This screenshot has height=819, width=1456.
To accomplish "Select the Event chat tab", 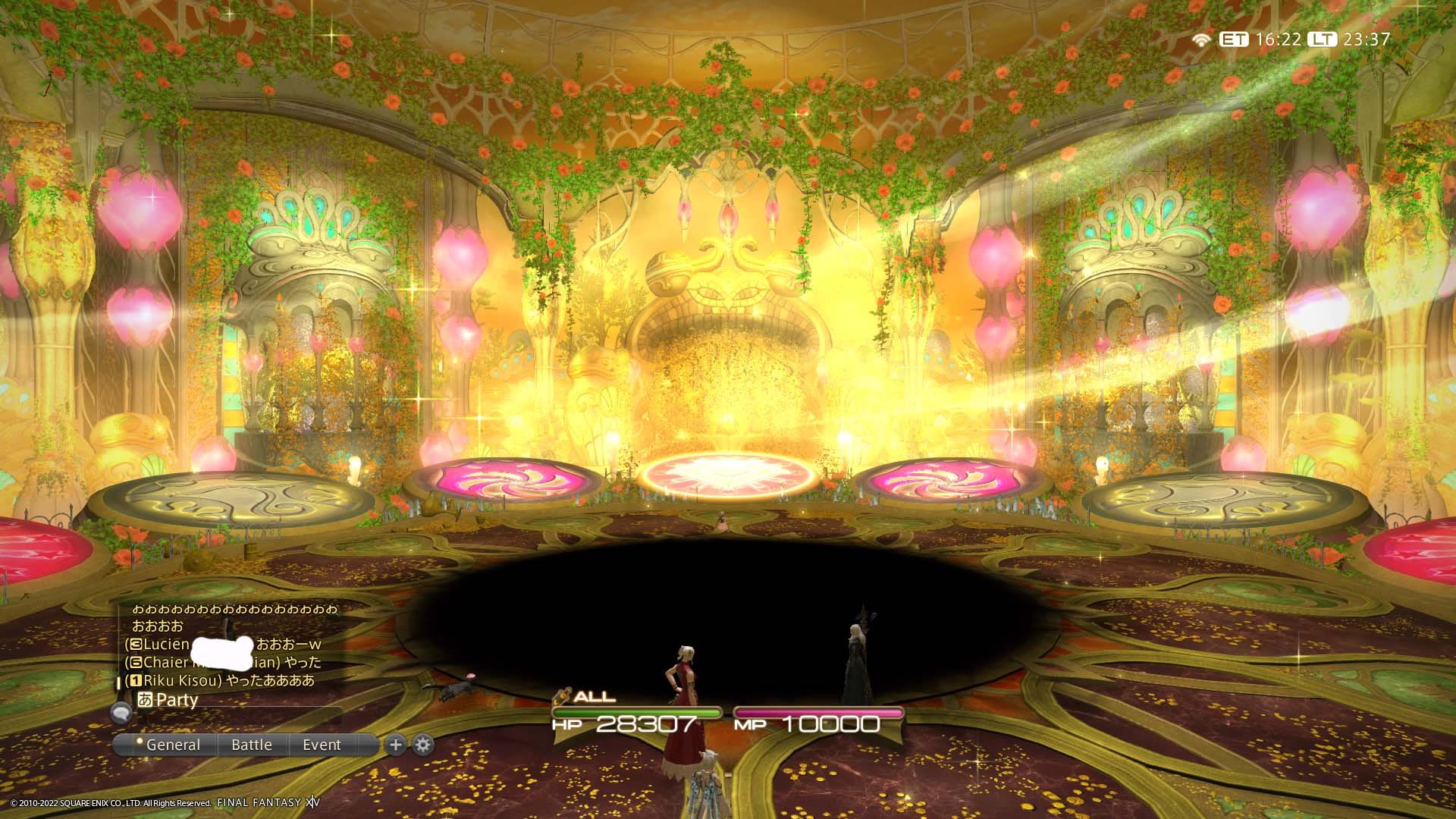I will coord(322,745).
